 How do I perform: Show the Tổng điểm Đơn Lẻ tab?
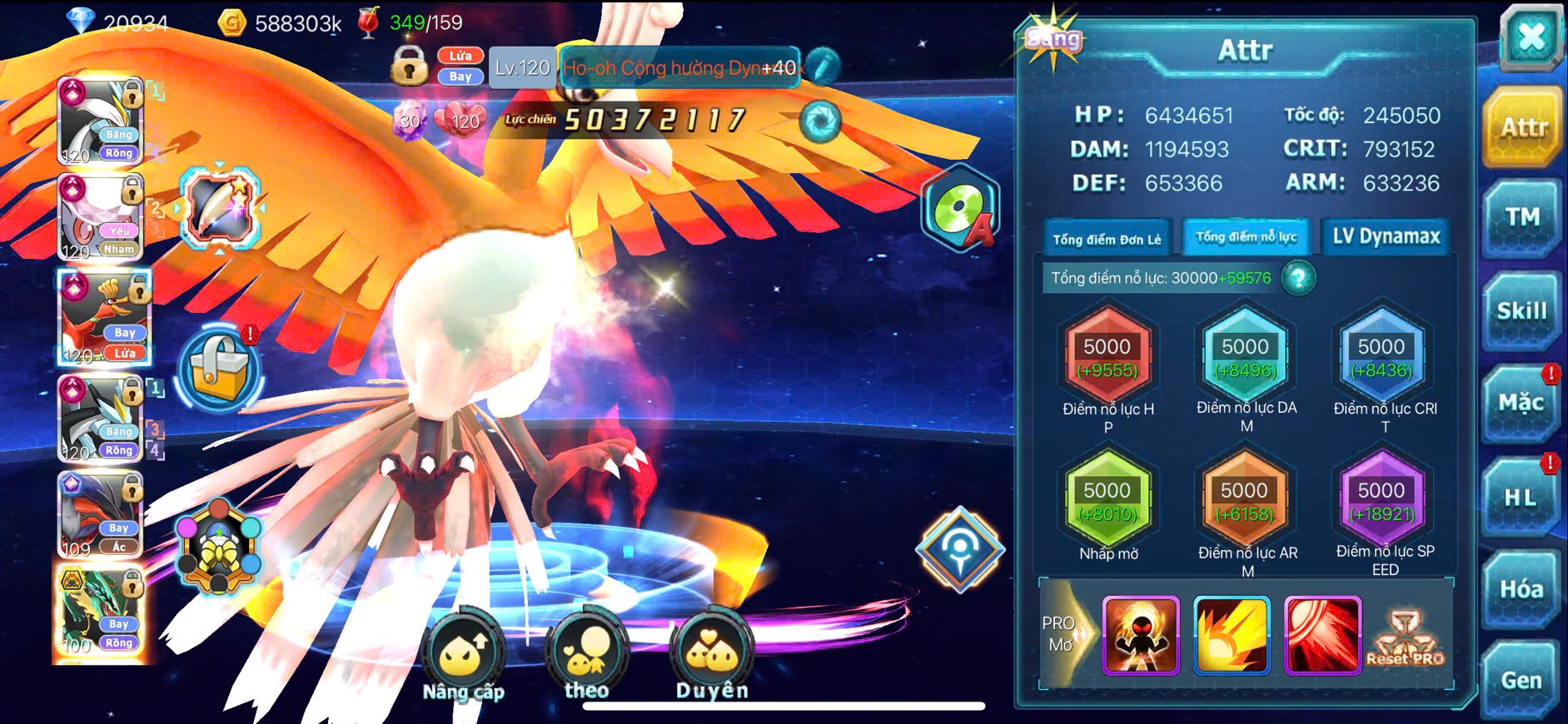click(x=1107, y=240)
